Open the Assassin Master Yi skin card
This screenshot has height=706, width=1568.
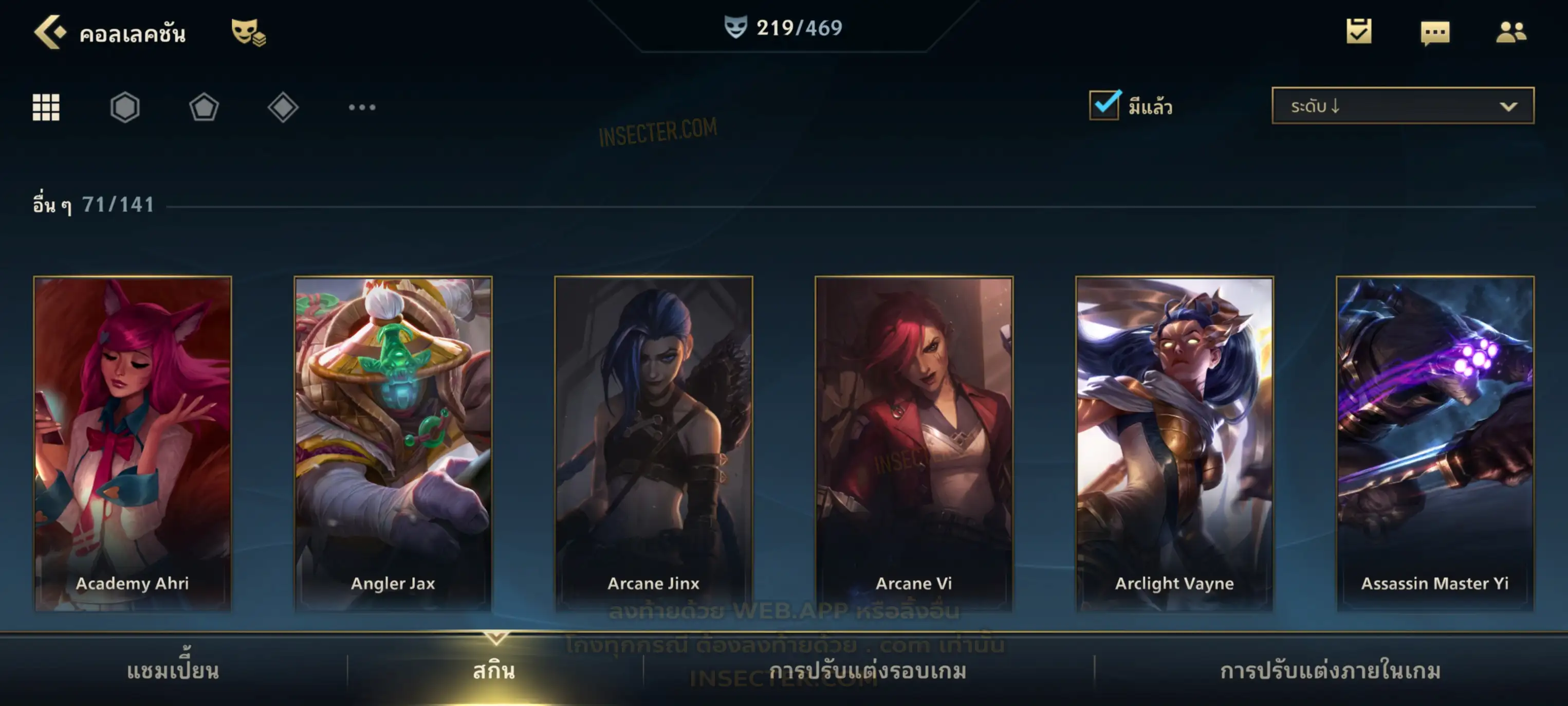coord(1435,443)
